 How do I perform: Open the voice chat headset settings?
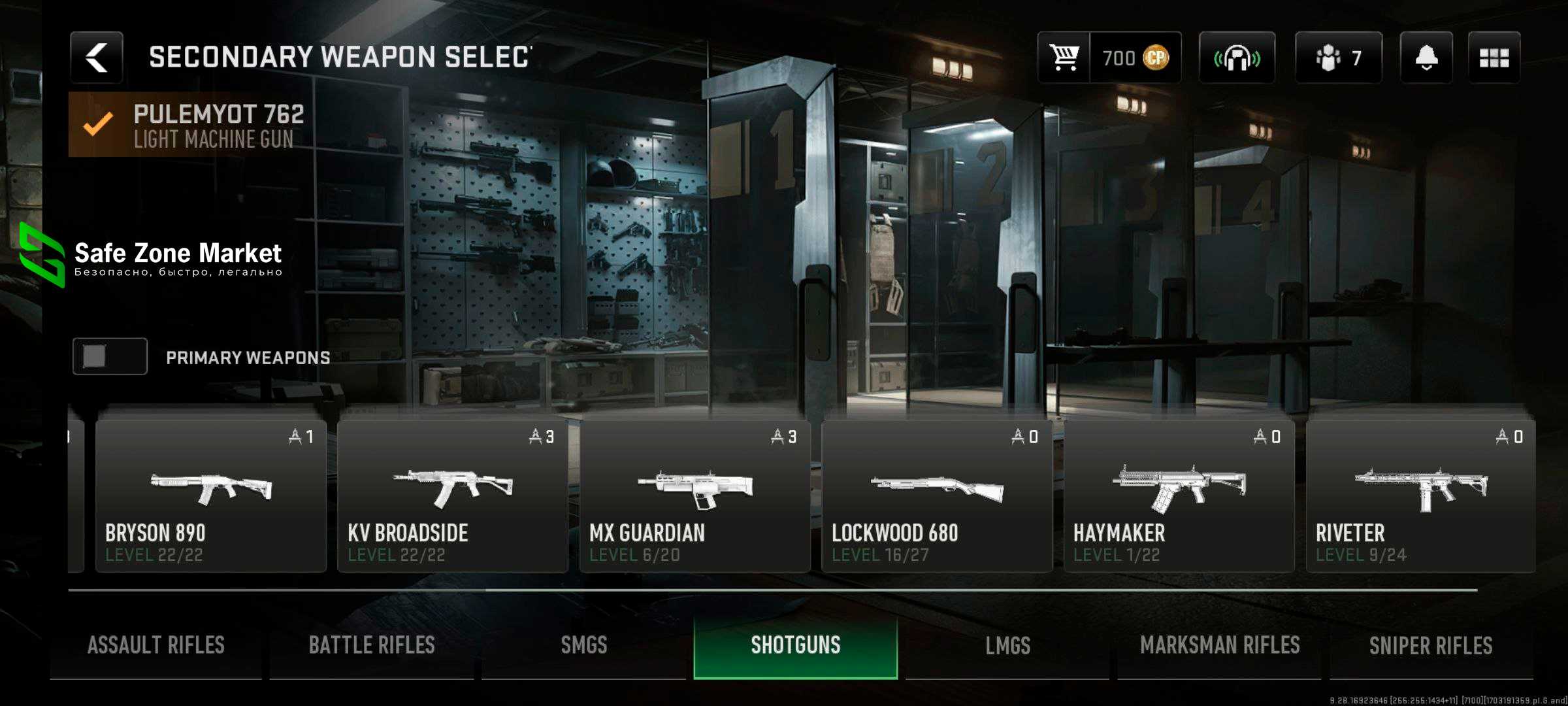pos(1237,58)
